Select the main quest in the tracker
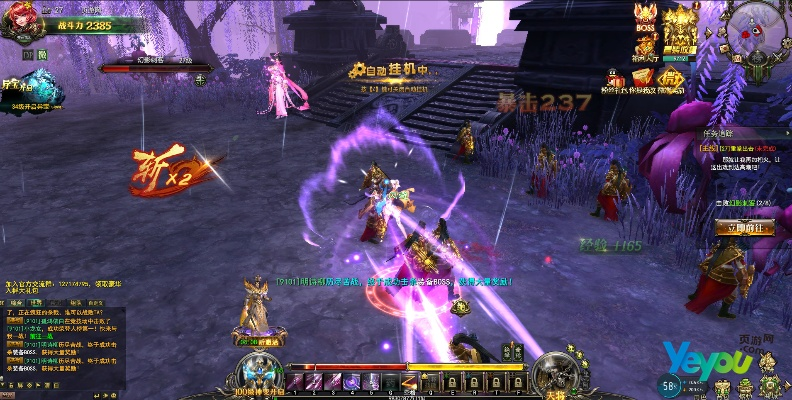This screenshot has width=792, height=400. (x=742, y=147)
